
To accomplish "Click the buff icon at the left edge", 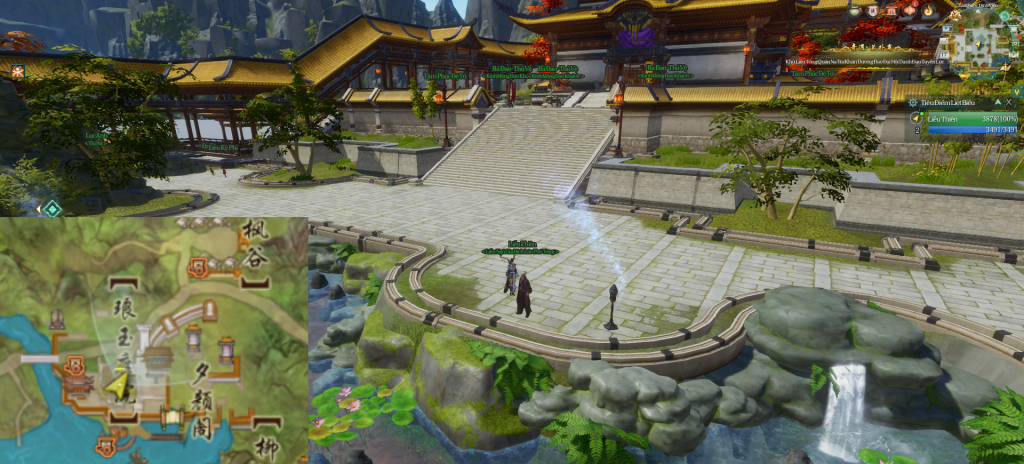I will 18,70.
